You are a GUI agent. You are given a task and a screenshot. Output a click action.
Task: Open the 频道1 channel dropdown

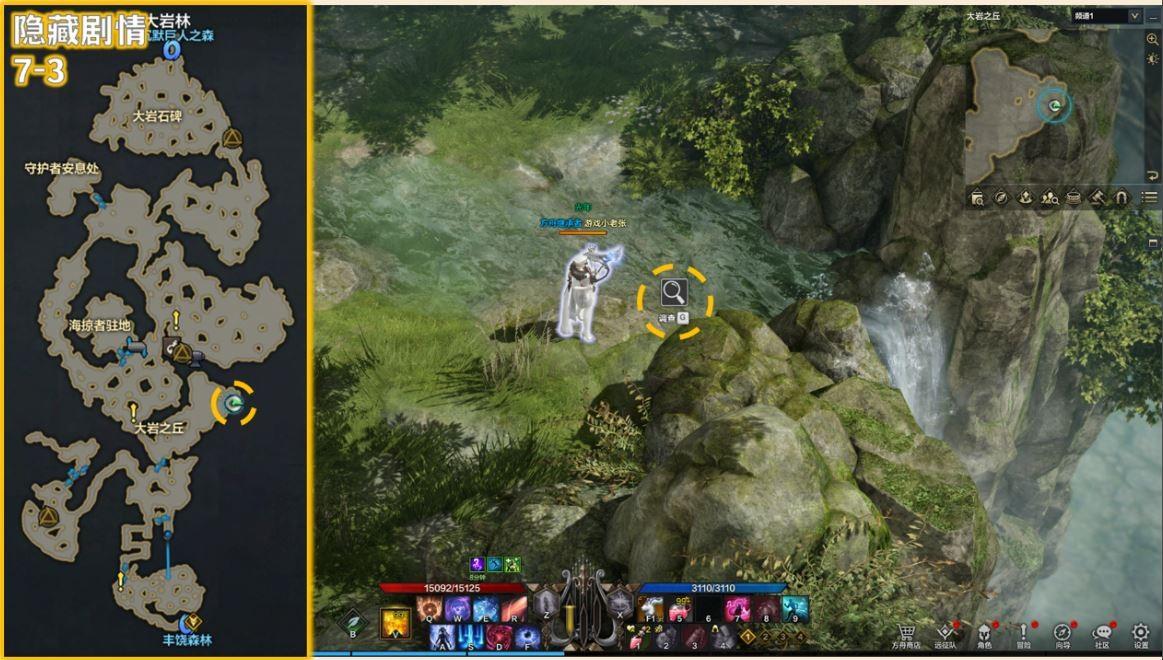click(x=1106, y=16)
